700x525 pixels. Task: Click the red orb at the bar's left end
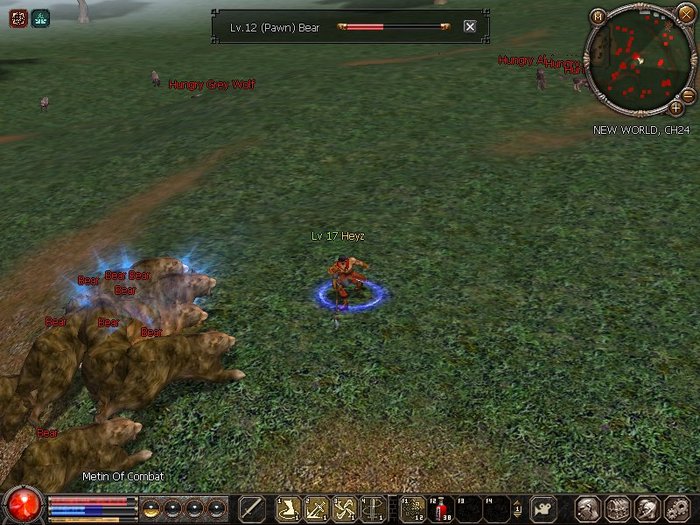tap(22, 504)
